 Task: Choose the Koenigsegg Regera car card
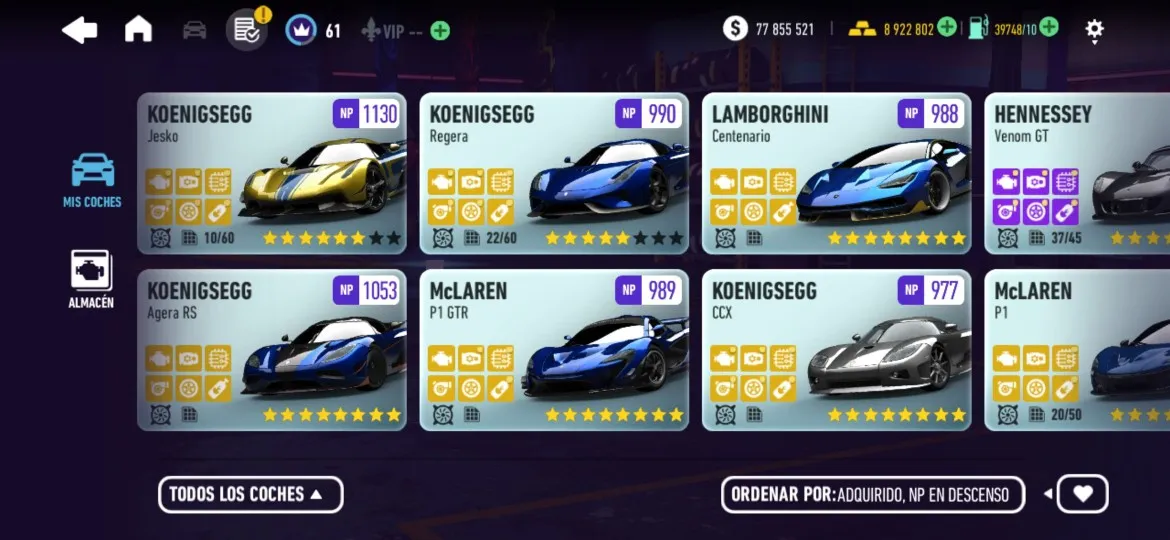pyautogui.click(x=554, y=173)
